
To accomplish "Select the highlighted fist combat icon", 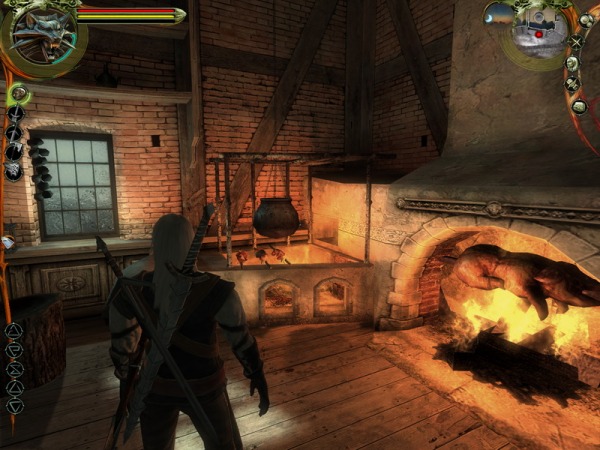I will coord(18,95).
